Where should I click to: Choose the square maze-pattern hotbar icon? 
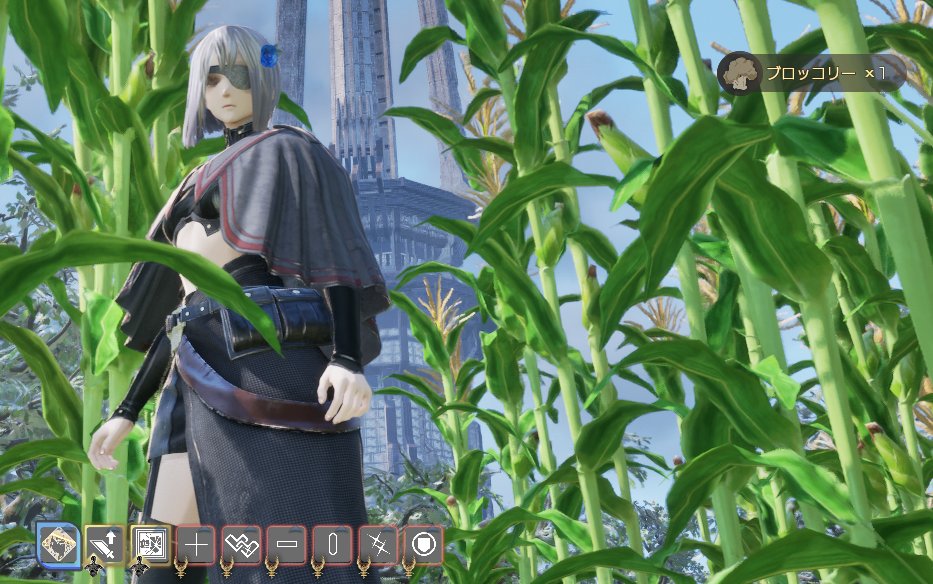coord(150,545)
